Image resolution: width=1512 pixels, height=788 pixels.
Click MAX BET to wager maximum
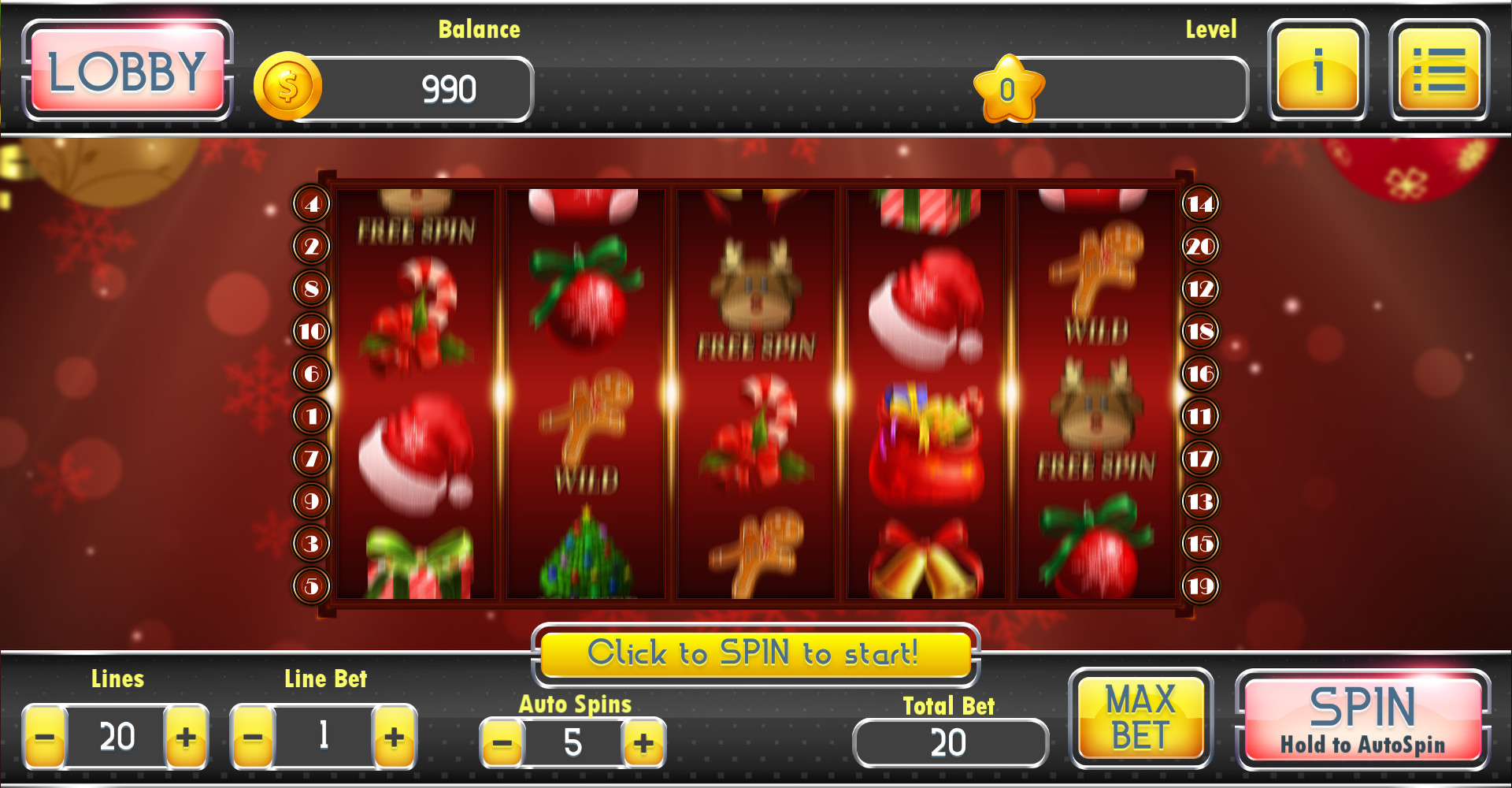coord(1141,718)
